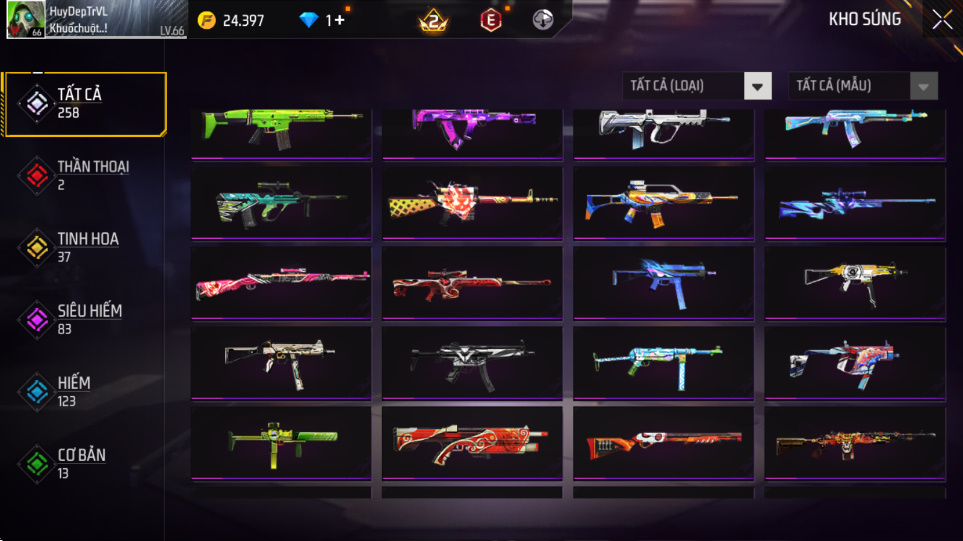Click the red hexagon E icon
This screenshot has width=963, height=541.
click(x=490, y=20)
